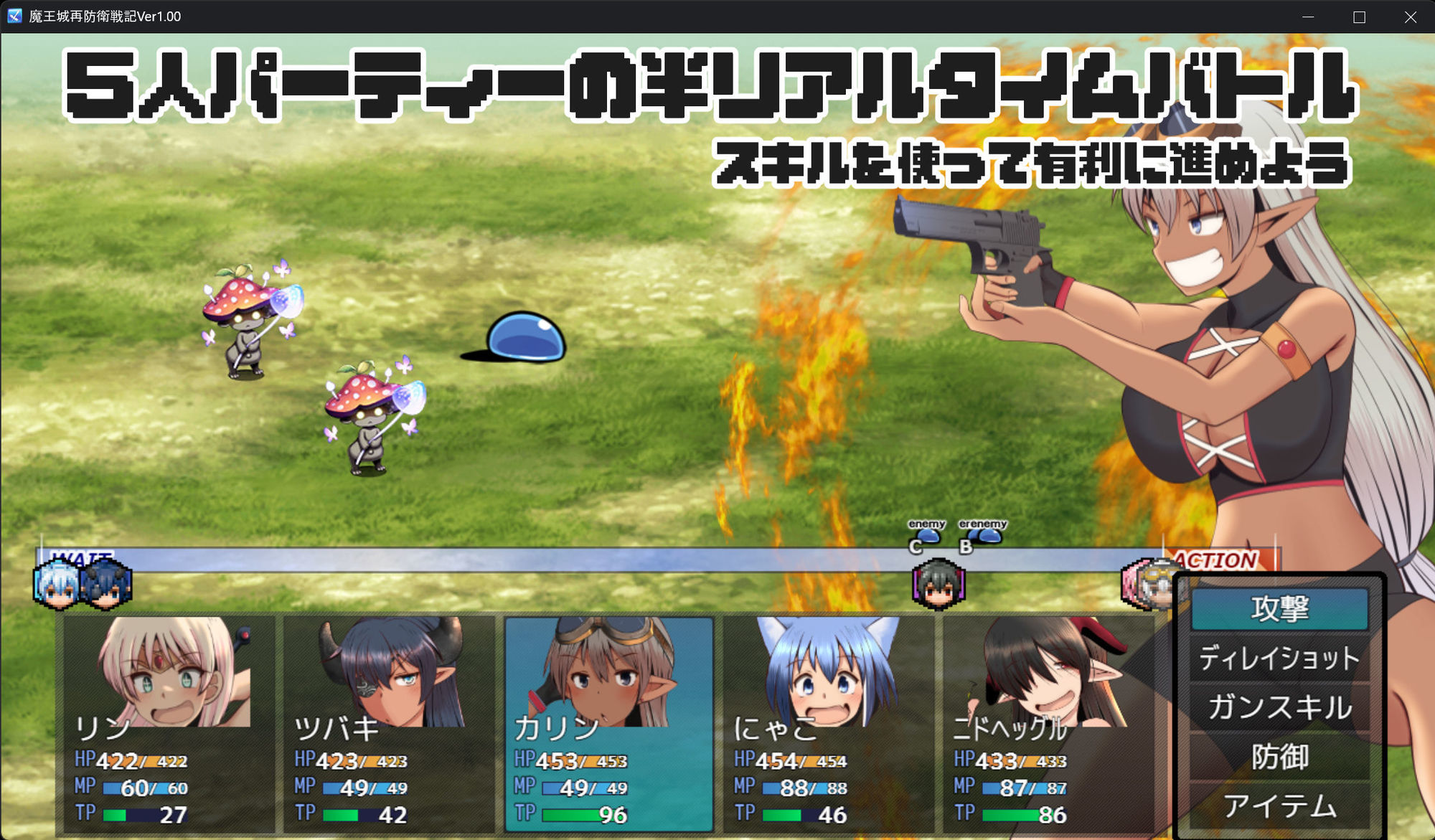Choose the 攻撃 attack command
The height and width of the screenshot is (840, 1435).
(1279, 609)
